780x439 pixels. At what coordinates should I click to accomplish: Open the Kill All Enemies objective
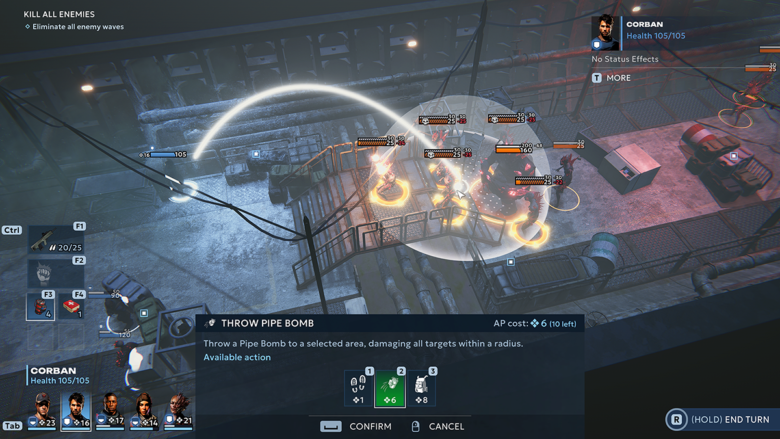coord(59,14)
